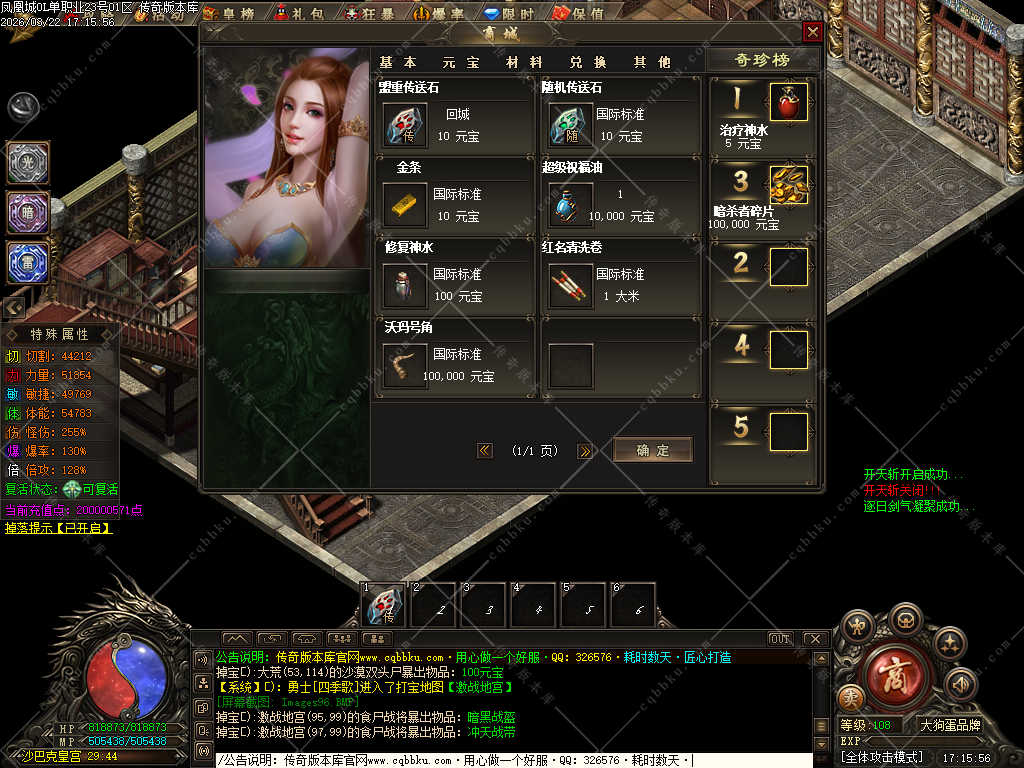Select the 治疗神水 ranked item
The height and width of the screenshot is (768, 1024).
point(788,102)
